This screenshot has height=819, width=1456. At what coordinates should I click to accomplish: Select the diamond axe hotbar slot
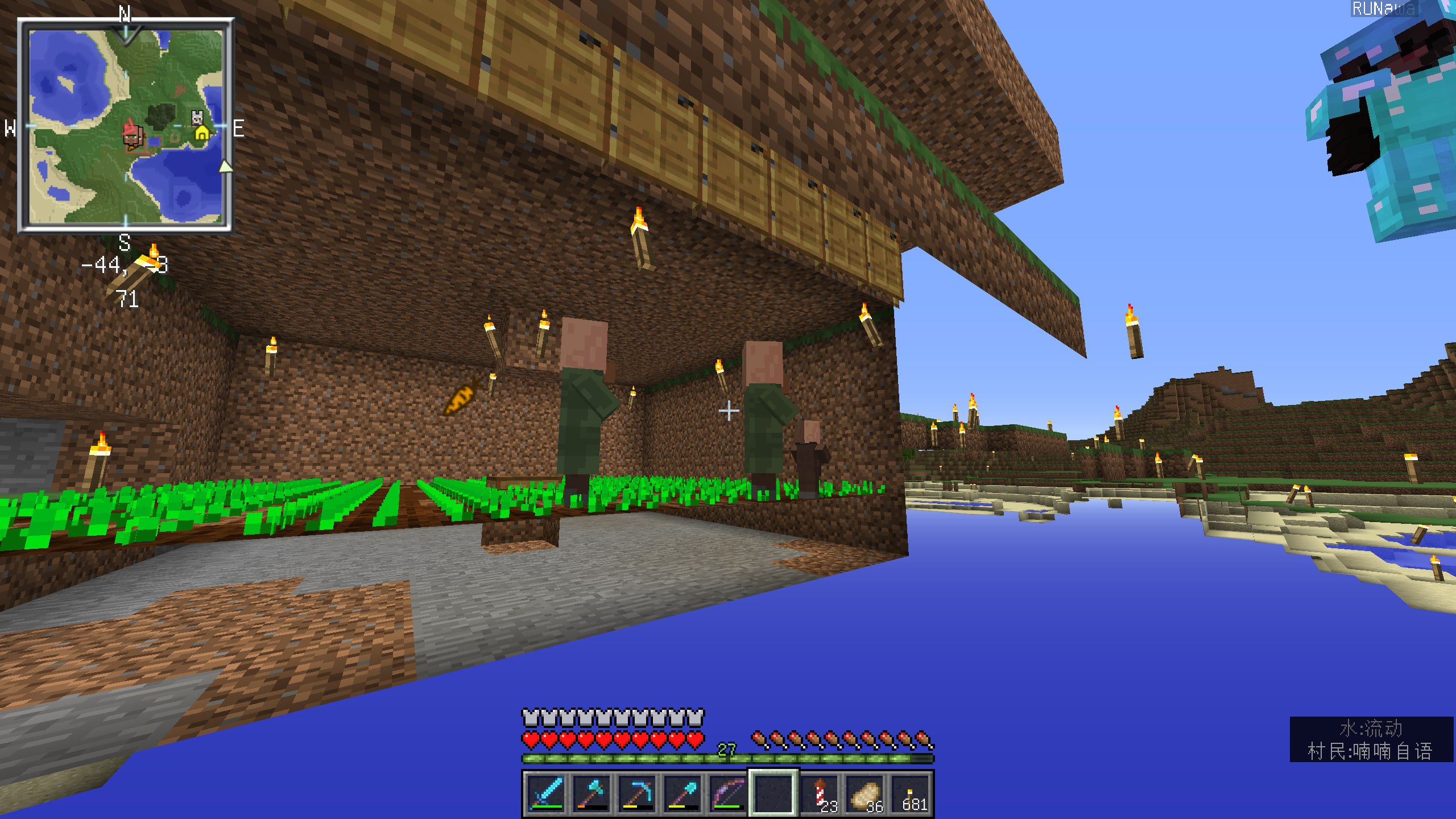(591, 793)
